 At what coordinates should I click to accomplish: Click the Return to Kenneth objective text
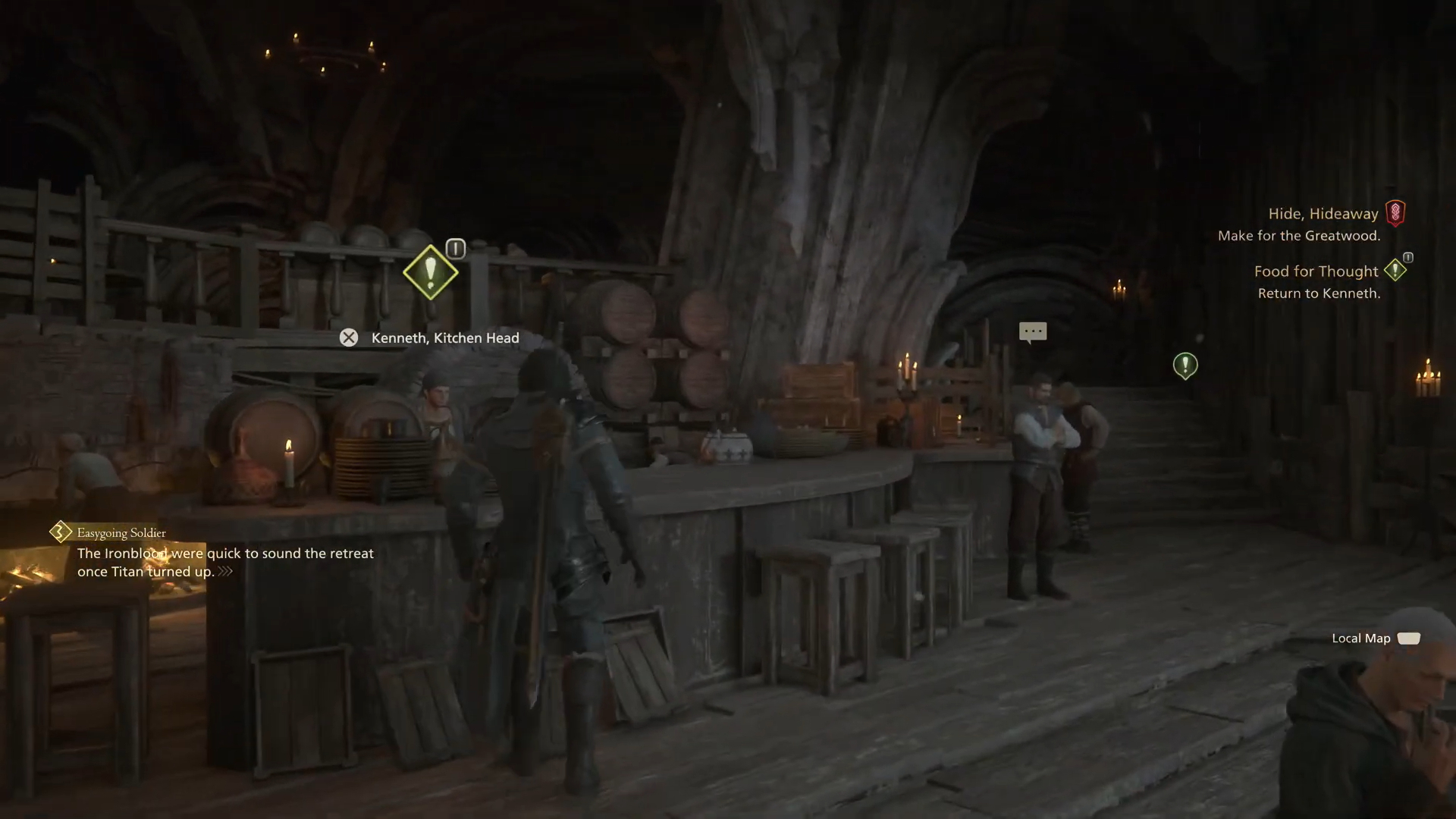pyautogui.click(x=1319, y=293)
